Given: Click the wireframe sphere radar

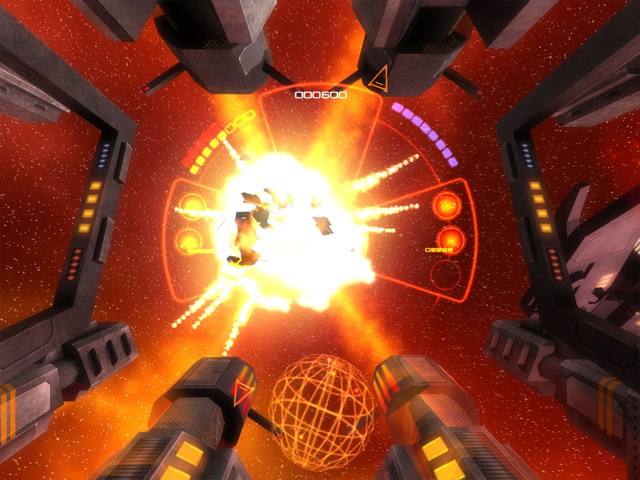Looking at the screenshot, I should (x=322, y=405).
